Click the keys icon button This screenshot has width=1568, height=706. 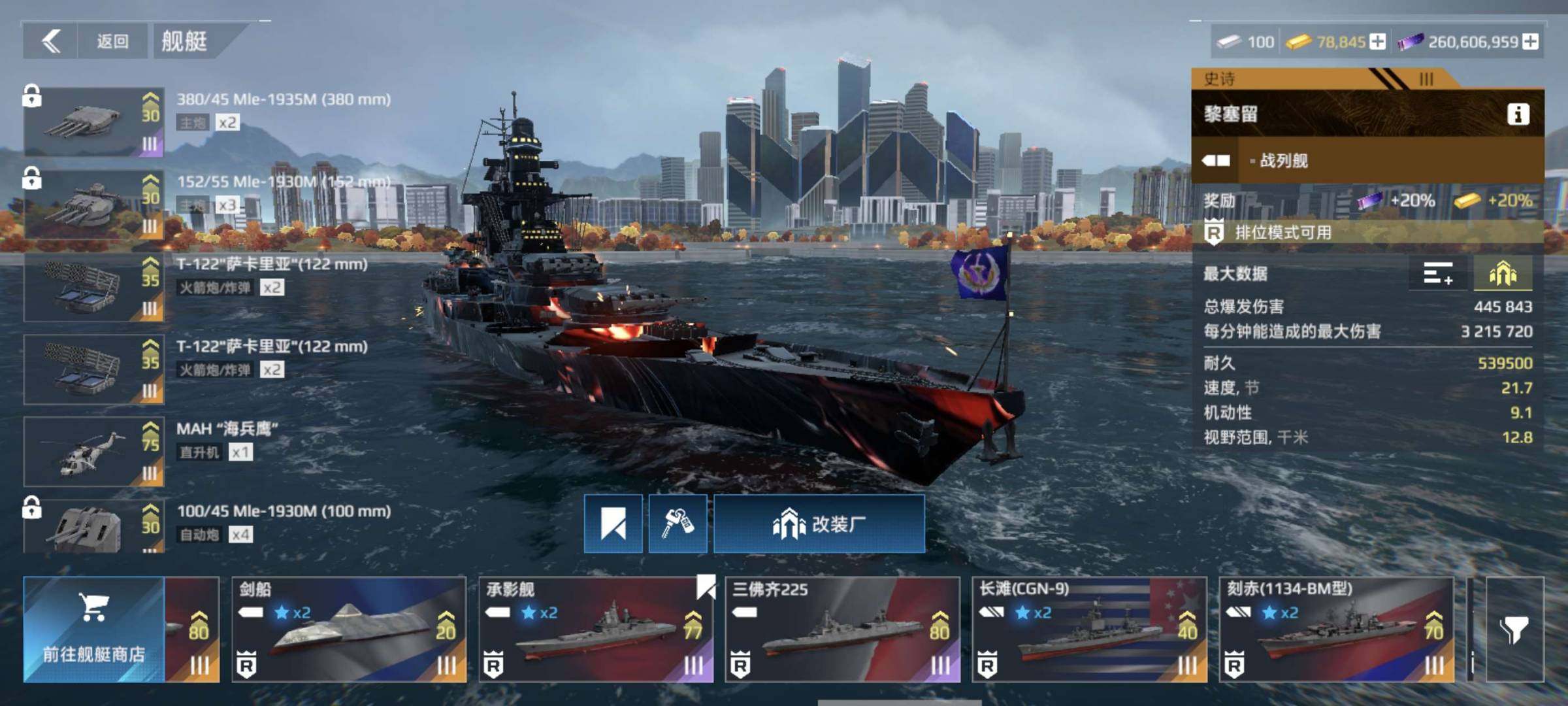678,524
